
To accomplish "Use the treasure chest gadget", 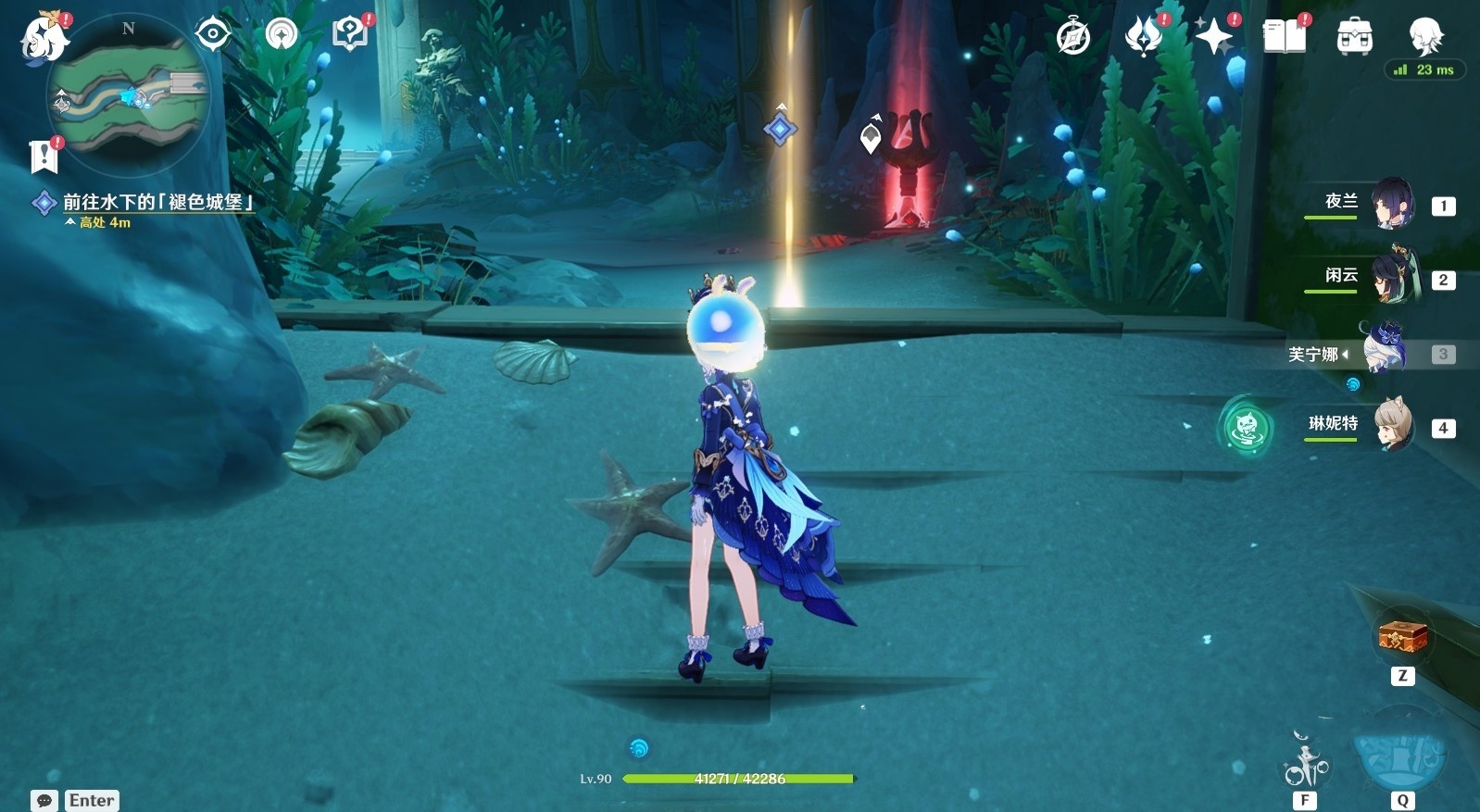I will 1402,637.
